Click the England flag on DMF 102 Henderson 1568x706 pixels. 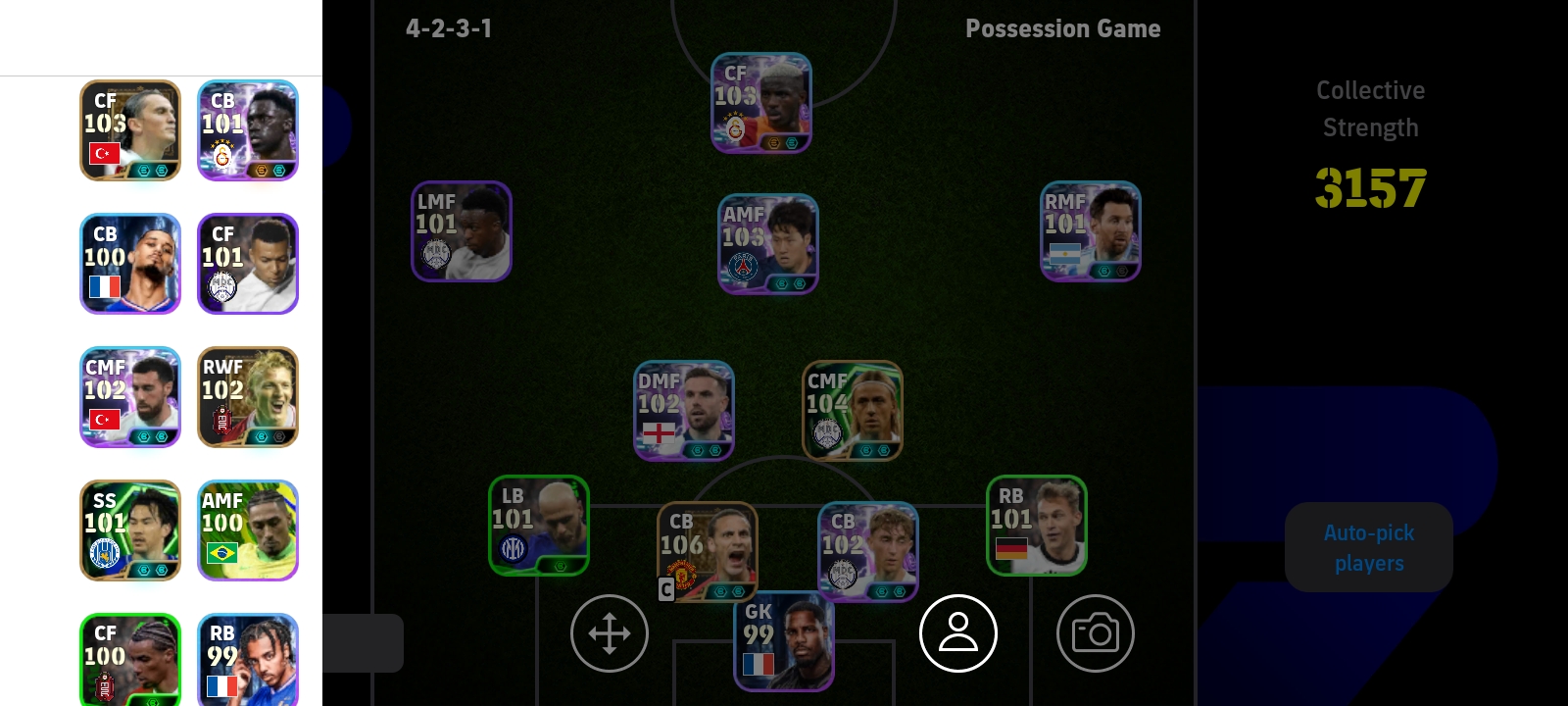[661, 431]
